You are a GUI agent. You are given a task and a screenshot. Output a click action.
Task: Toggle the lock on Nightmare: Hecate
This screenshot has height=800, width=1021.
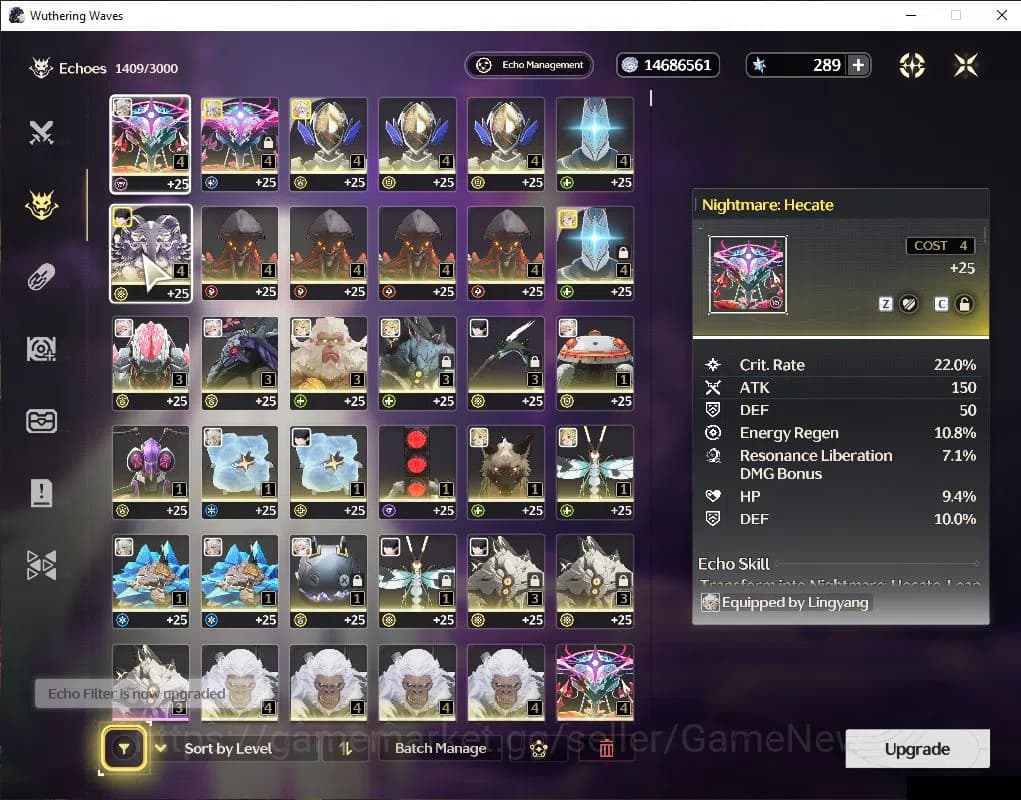point(964,304)
